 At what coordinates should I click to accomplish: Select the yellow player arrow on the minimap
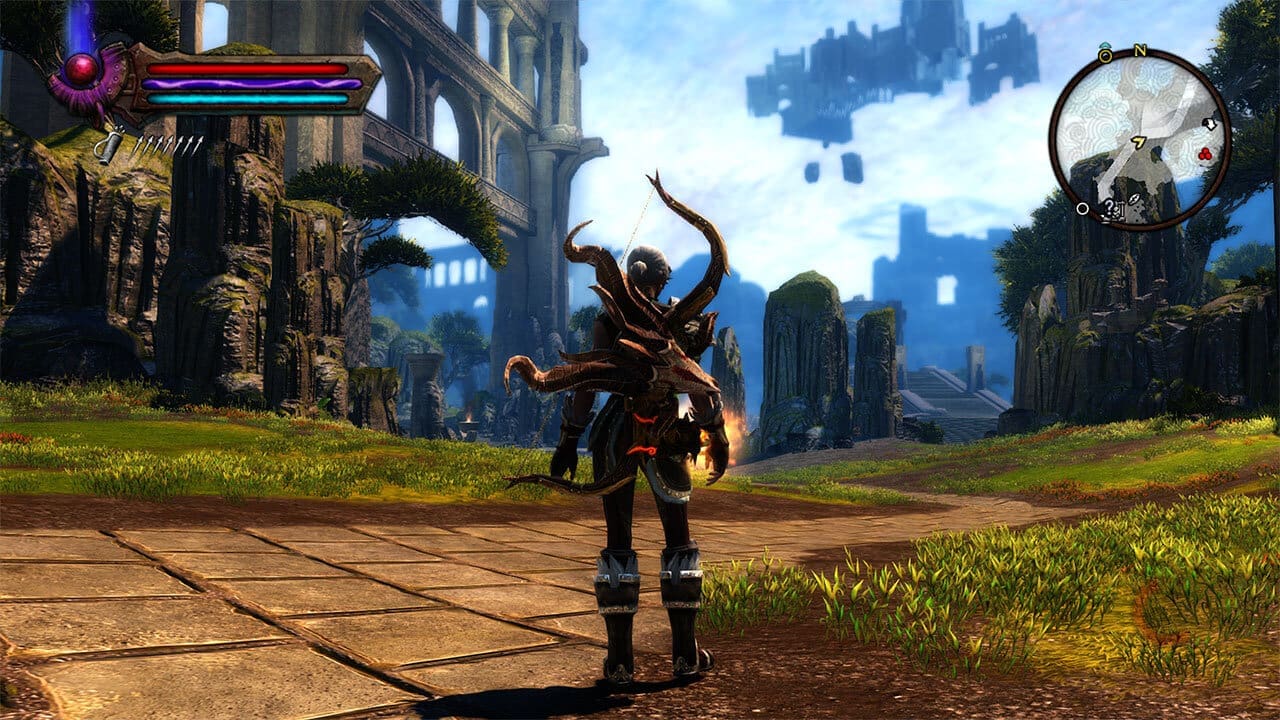pyautogui.click(x=1138, y=141)
